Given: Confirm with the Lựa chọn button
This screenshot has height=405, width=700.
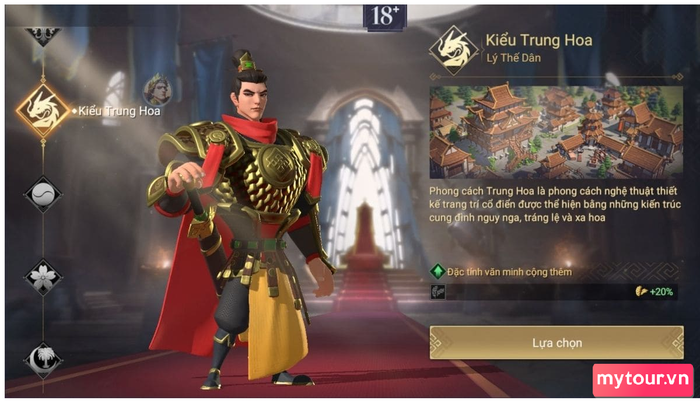Looking at the screenshot, I should point(557,342).
